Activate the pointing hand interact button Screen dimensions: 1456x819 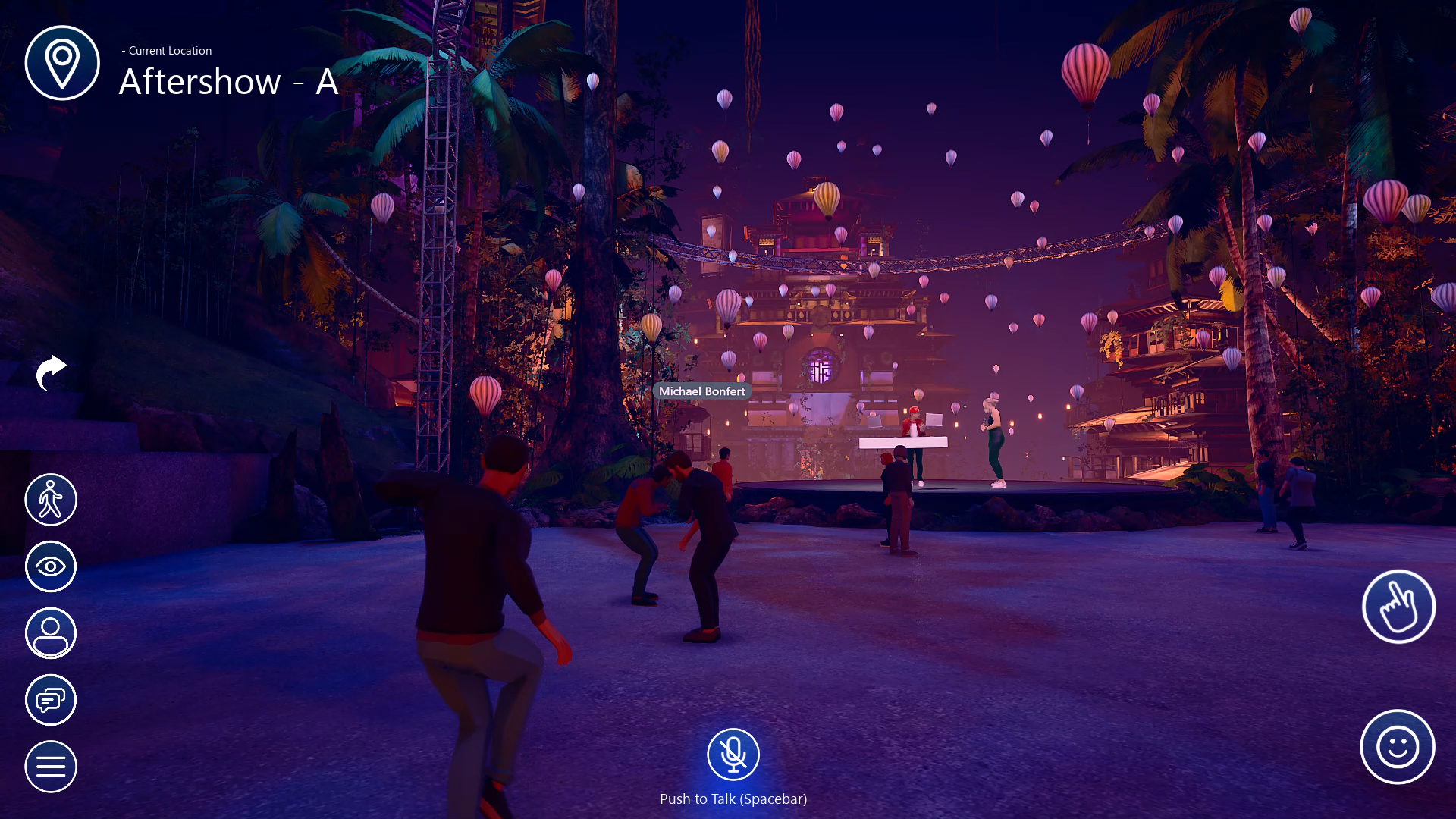pos(1398,607)
